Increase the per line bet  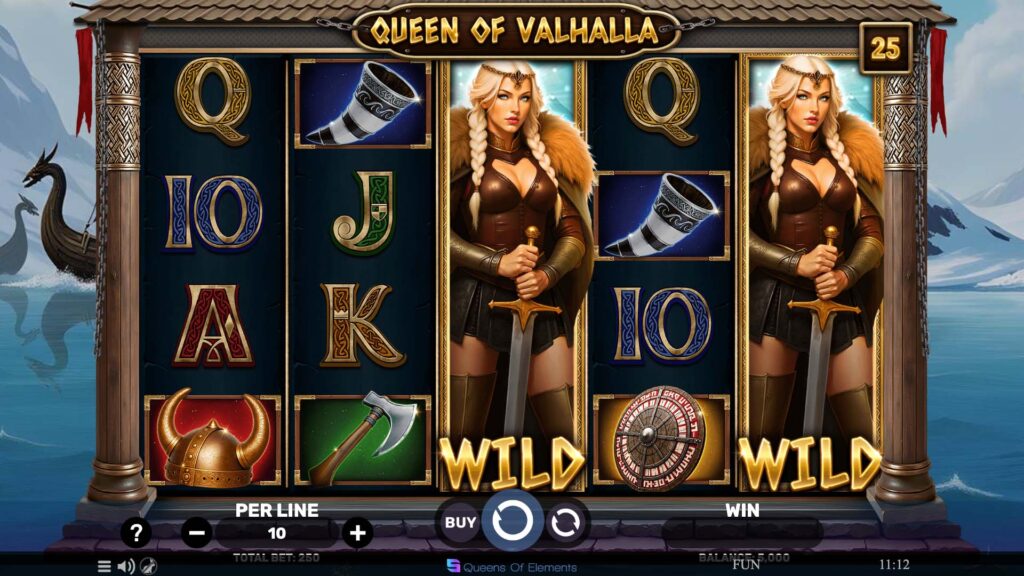(x=357, y=533)
